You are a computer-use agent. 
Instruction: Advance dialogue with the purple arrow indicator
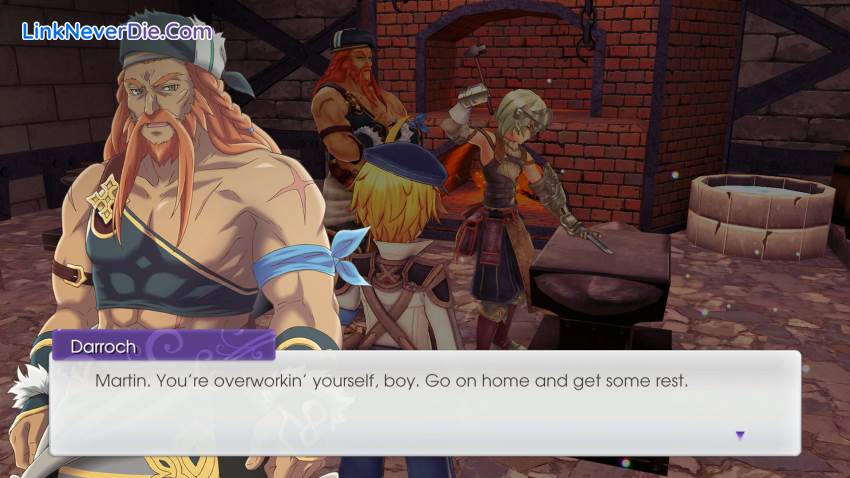pyautogui.click(x=740, y=435)
